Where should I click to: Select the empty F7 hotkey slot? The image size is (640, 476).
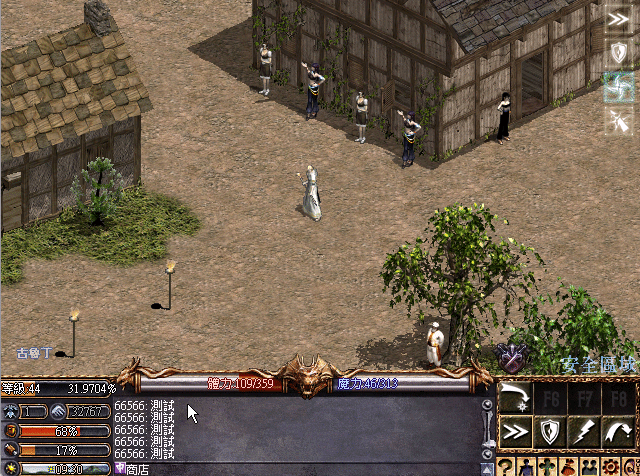point(583,396)
